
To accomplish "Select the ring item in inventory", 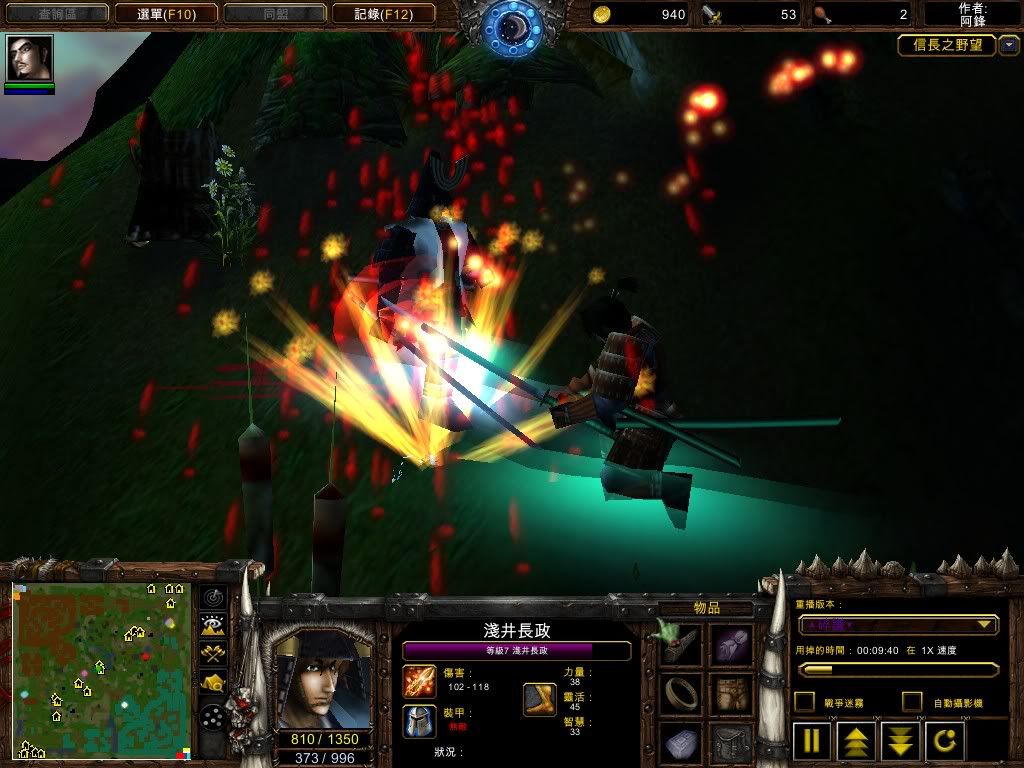I will [680, 694].
